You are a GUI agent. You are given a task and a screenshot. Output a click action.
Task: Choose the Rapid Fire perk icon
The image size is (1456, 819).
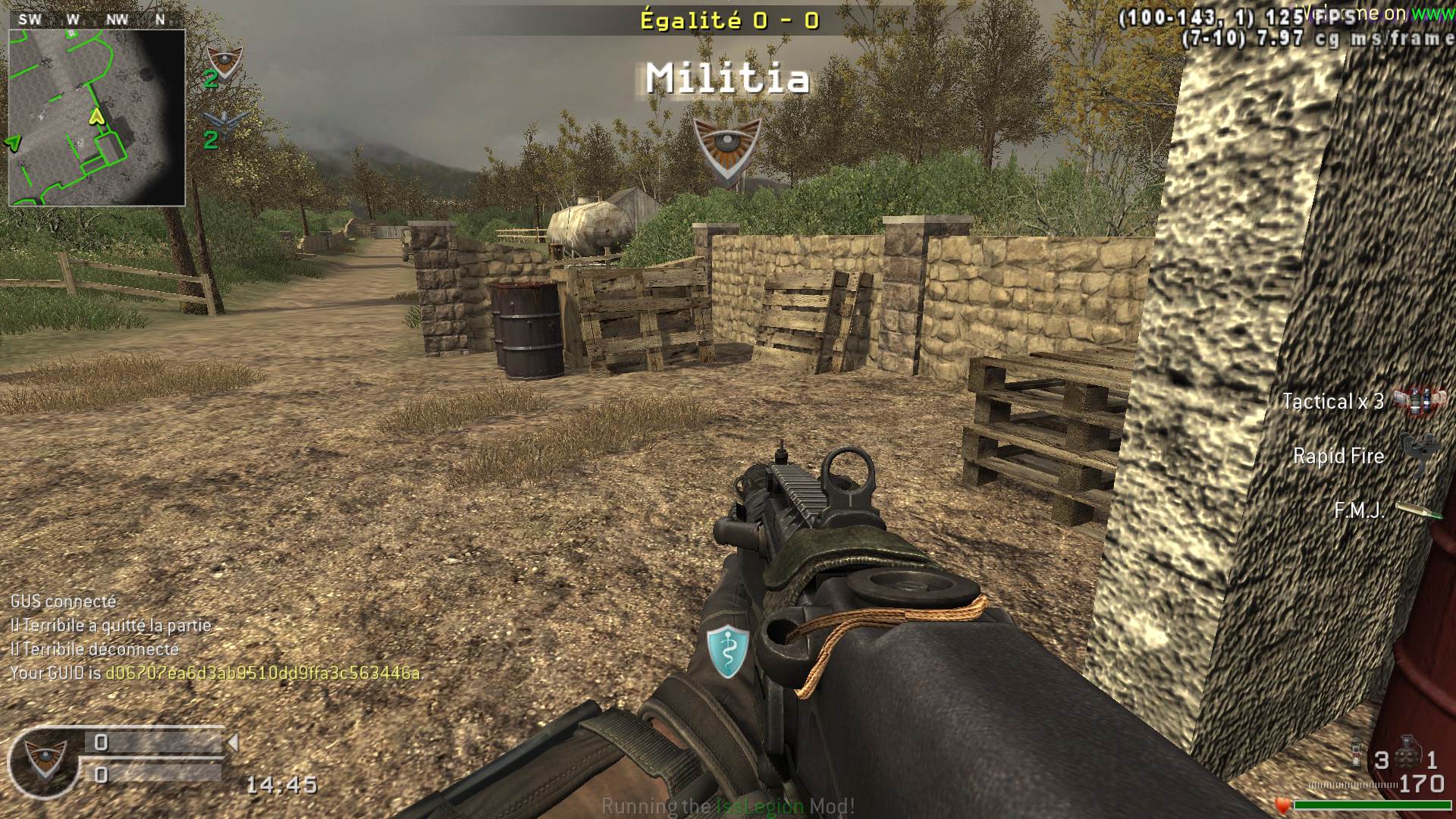1417,453
